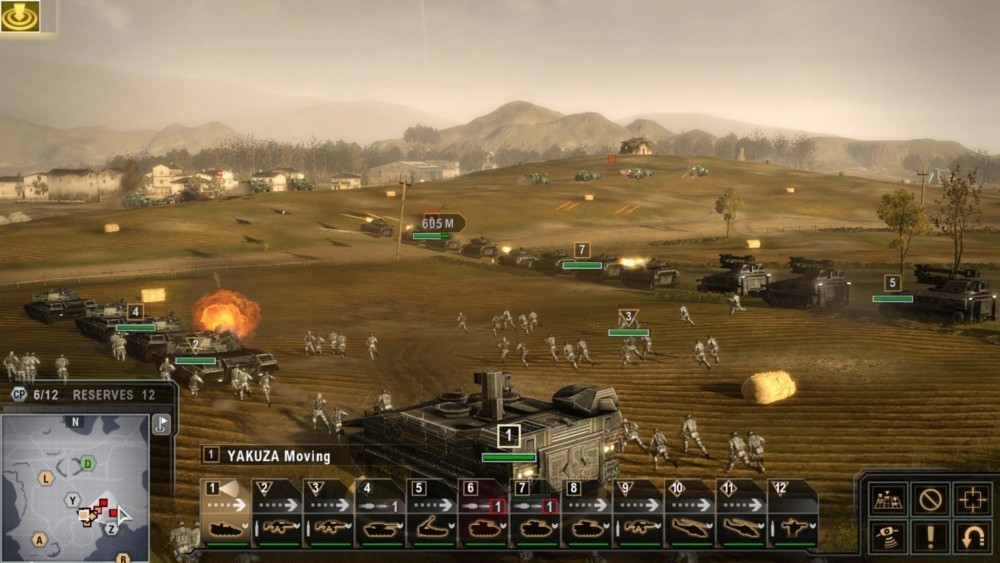This screenshot has height=563, width=1000.
Task: Select unit 1 card in the unit bar
Action: 225,514
